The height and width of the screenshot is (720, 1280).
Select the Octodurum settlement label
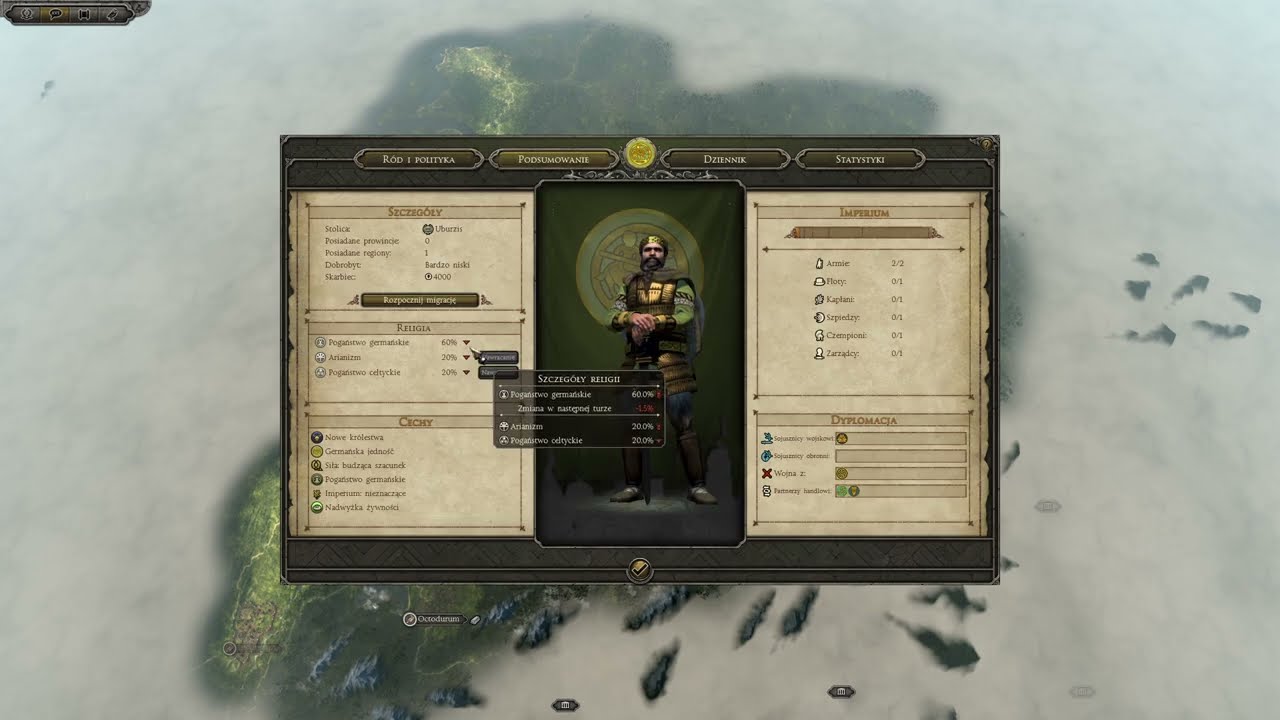point(438,619)
